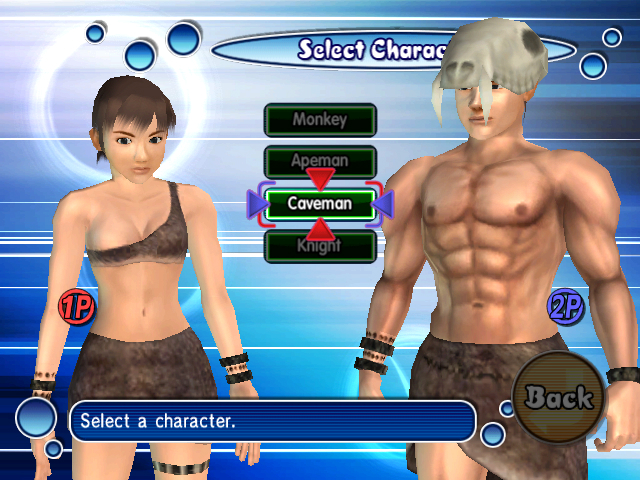
Task: Click the red up arrow above Caveman
Action: pyautogui.click(x=320, y=180)
